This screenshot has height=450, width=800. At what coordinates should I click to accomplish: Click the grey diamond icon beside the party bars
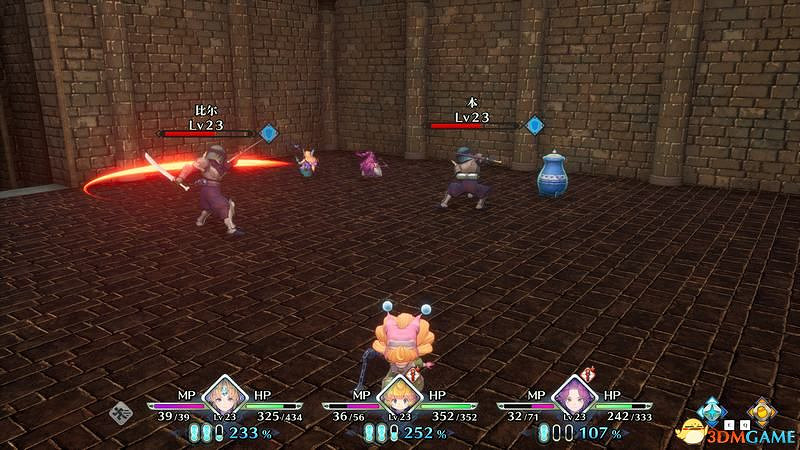[x=122, y=410]
